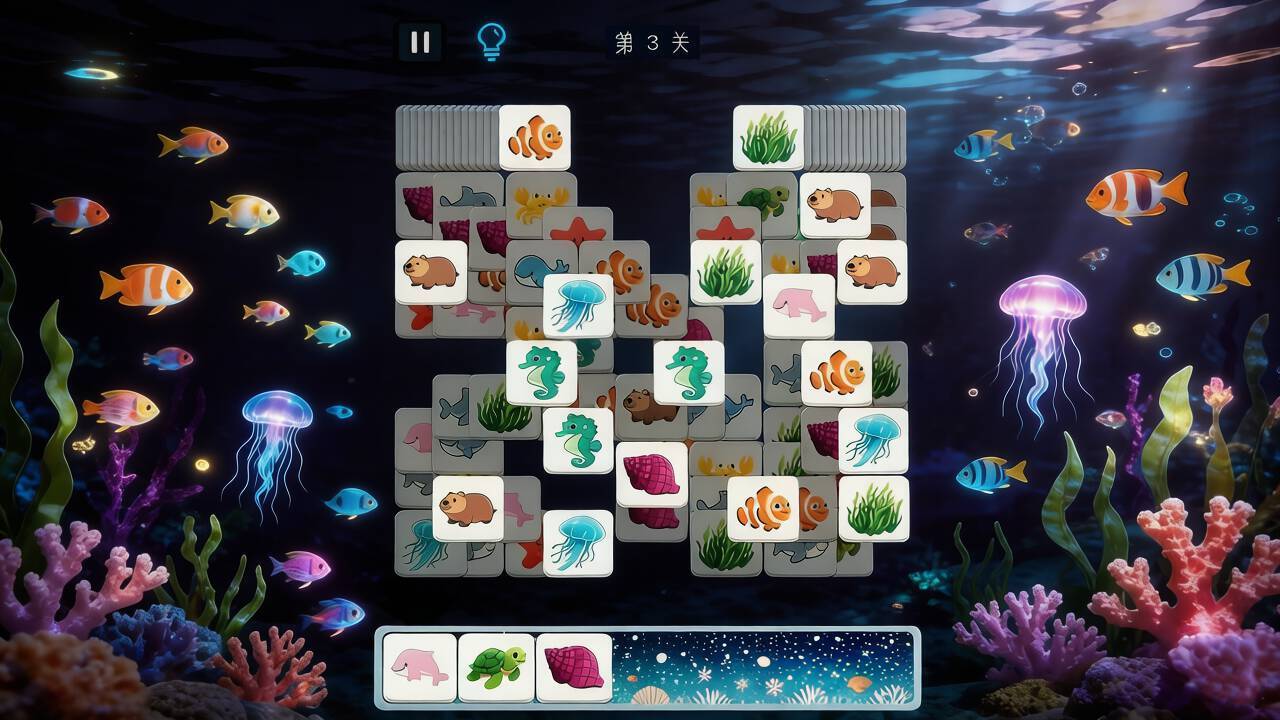Select the purple shell tile in the tray
Screen dimensions: 1280x720
[x=573, y=667]
